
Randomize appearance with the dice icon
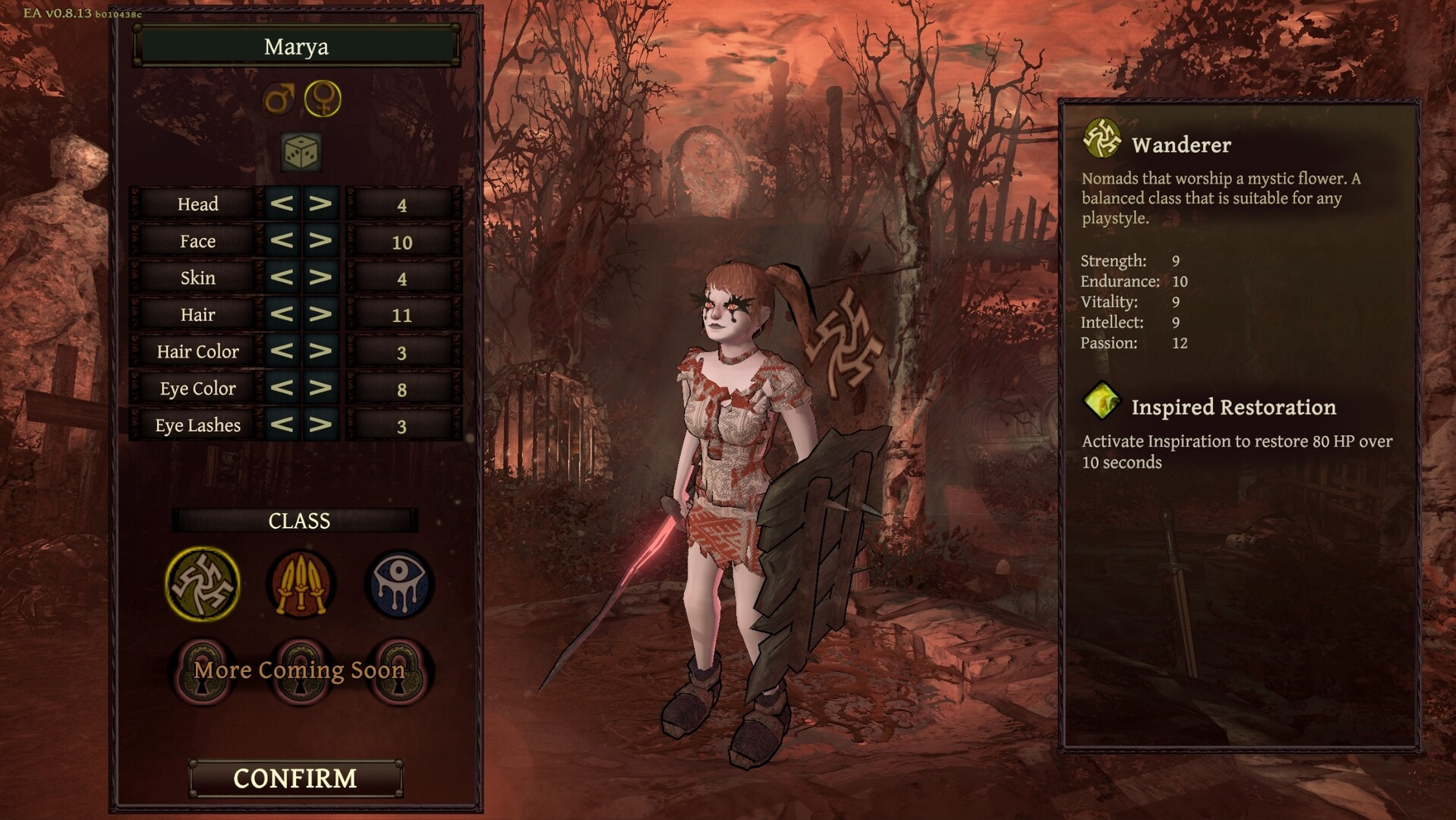coord(301,152)
